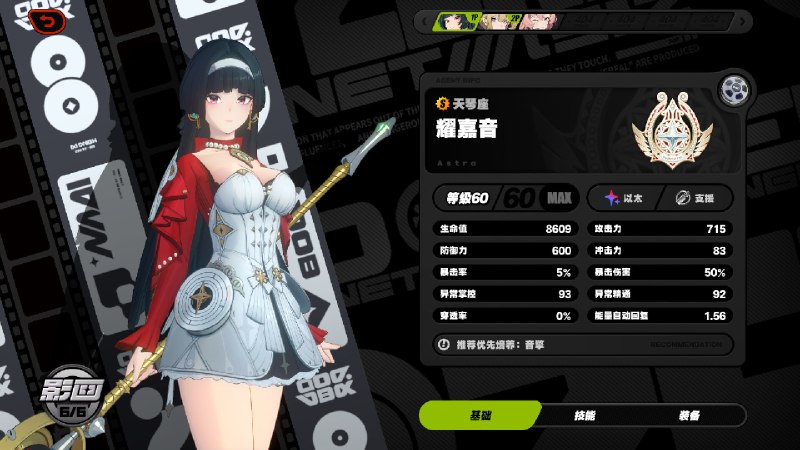
Task: Open the film reel icon on agent panel
Action: [738, 88]
